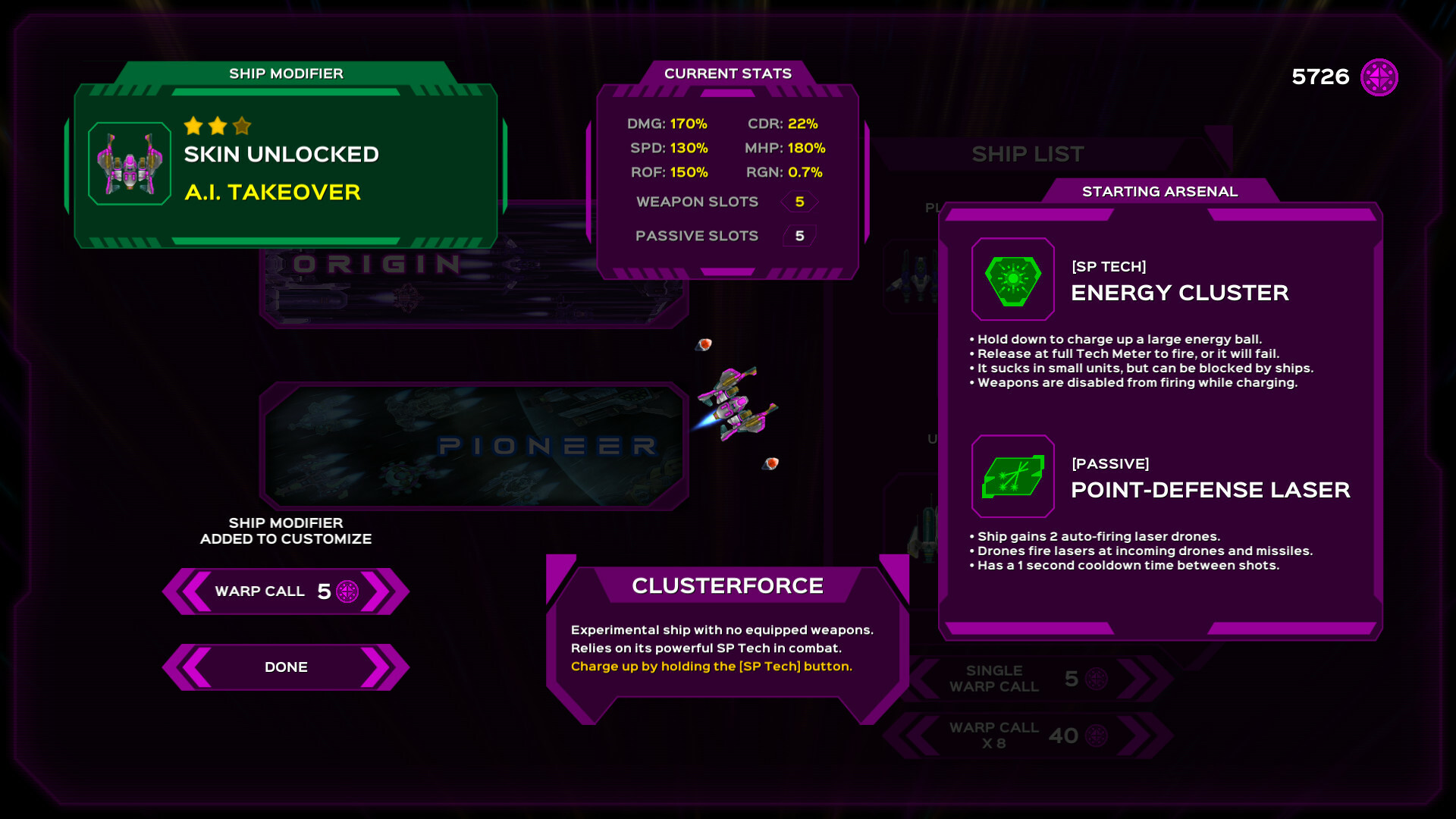The height and width of the screenshot is (819, 1456).
Task: Open the Starting Arsenal panel header
Action: point(1159,191)
